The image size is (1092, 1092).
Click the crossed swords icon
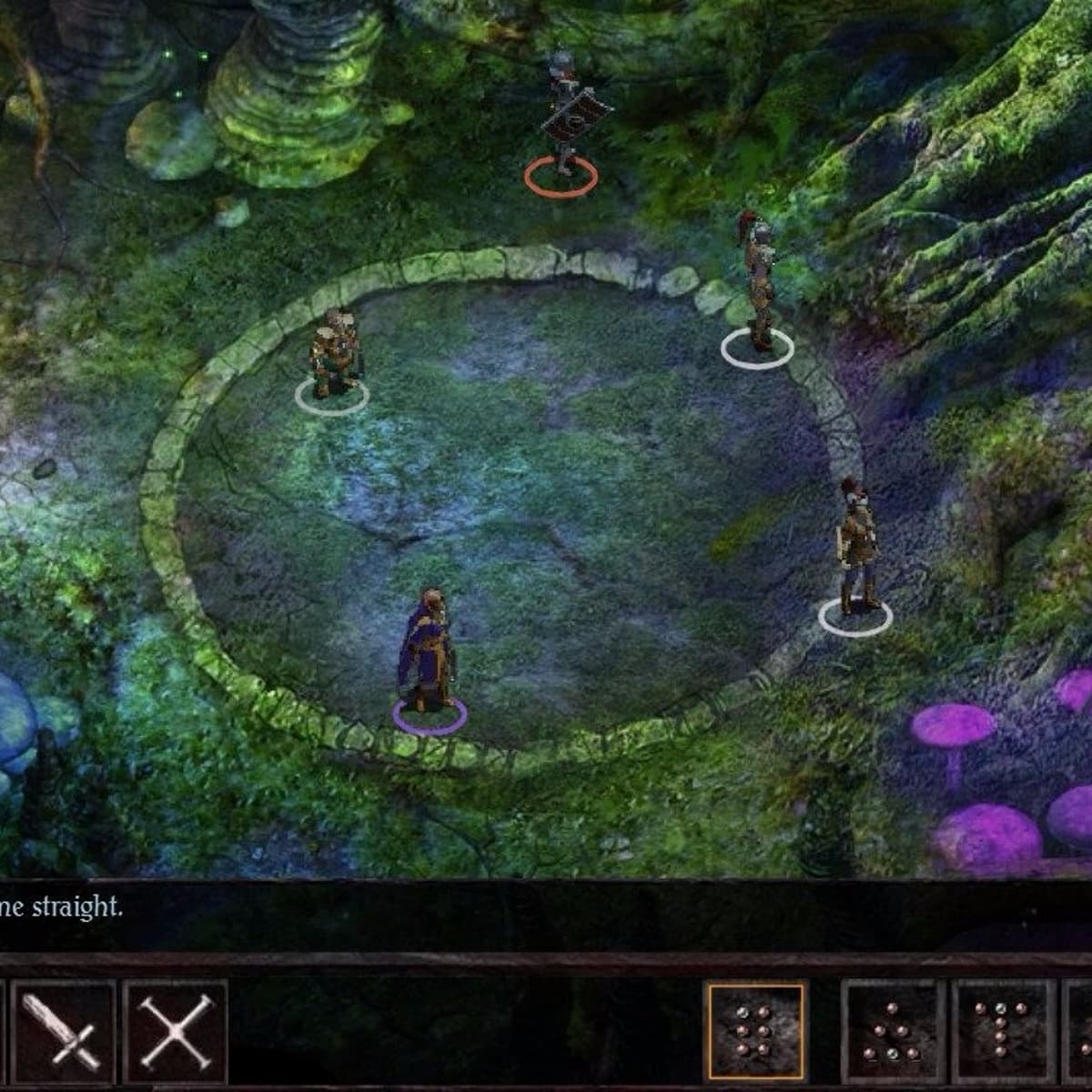click(175, 1030)
